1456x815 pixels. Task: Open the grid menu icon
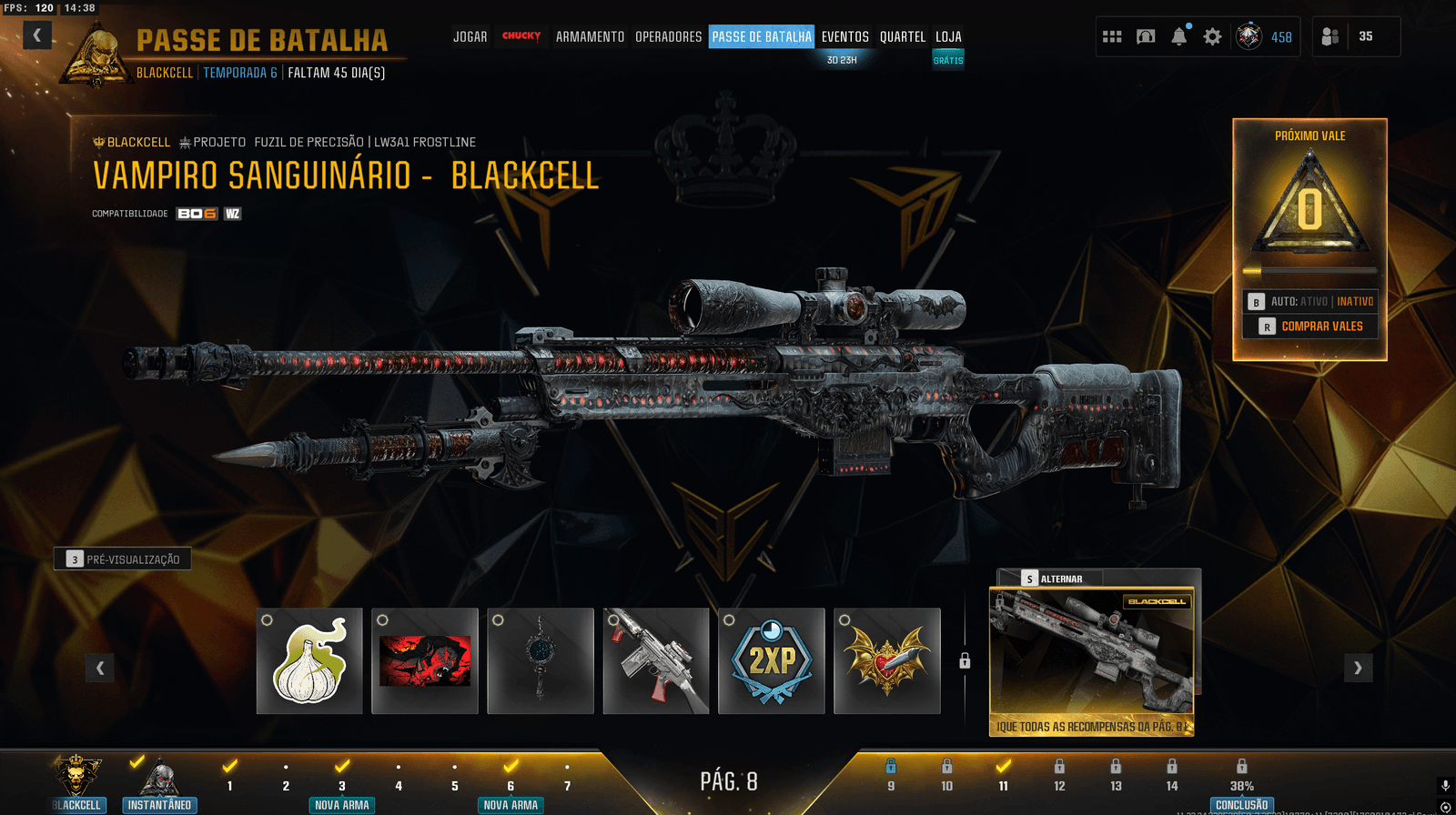(1112, 36)
